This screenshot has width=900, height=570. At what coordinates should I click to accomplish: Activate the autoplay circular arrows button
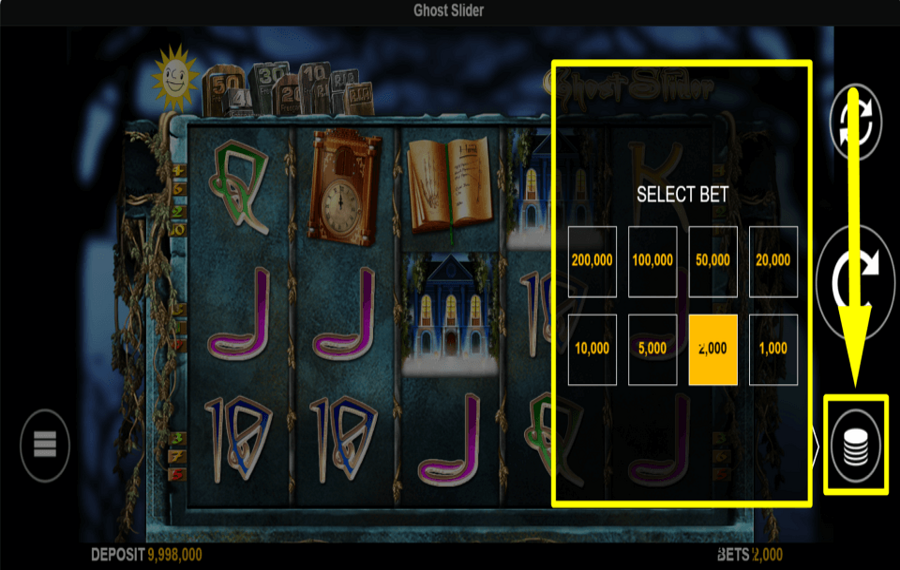pos(856,125)
